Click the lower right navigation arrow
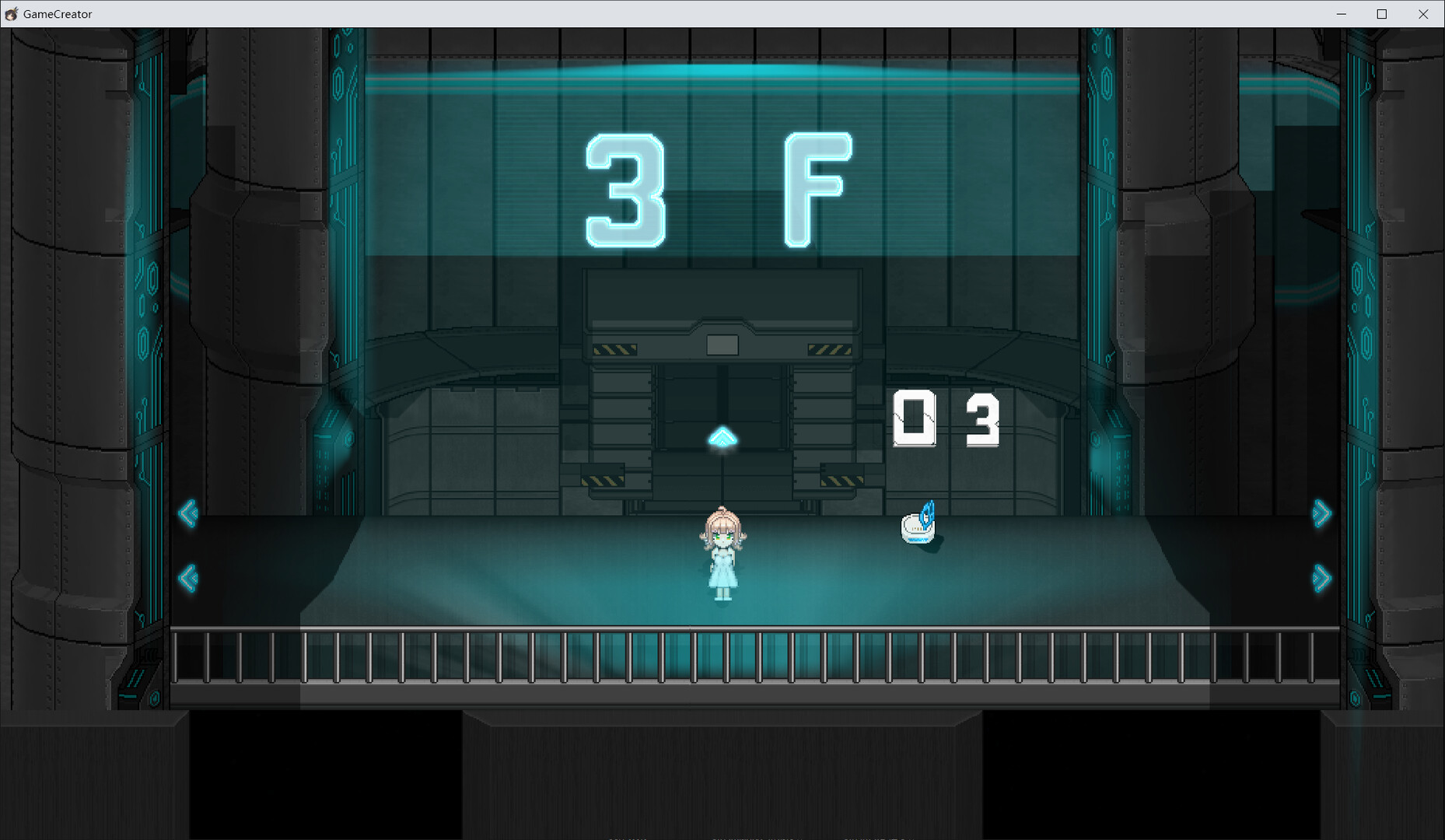 pos(1322,577)
